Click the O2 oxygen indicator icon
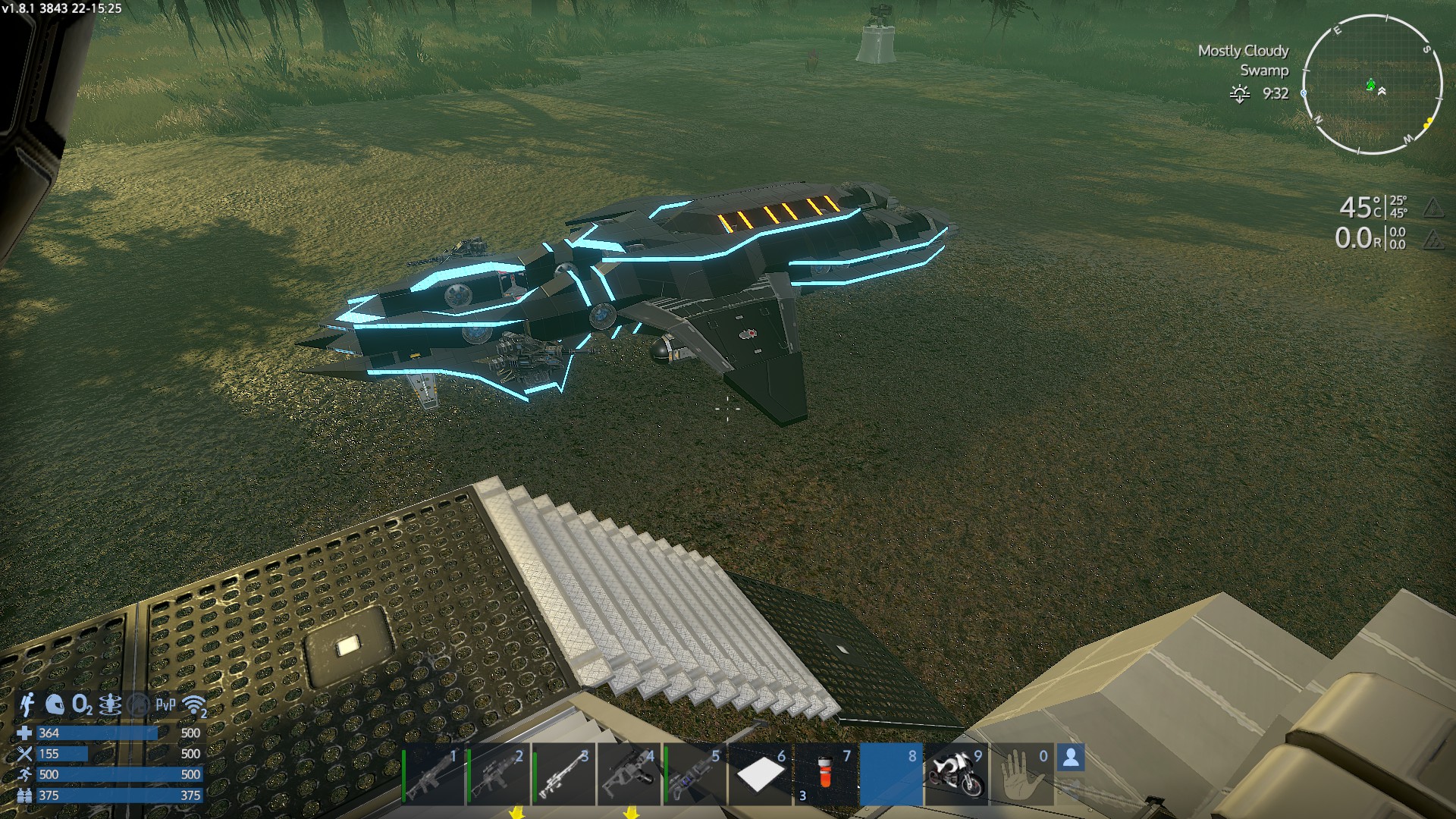 pos(82,705)
